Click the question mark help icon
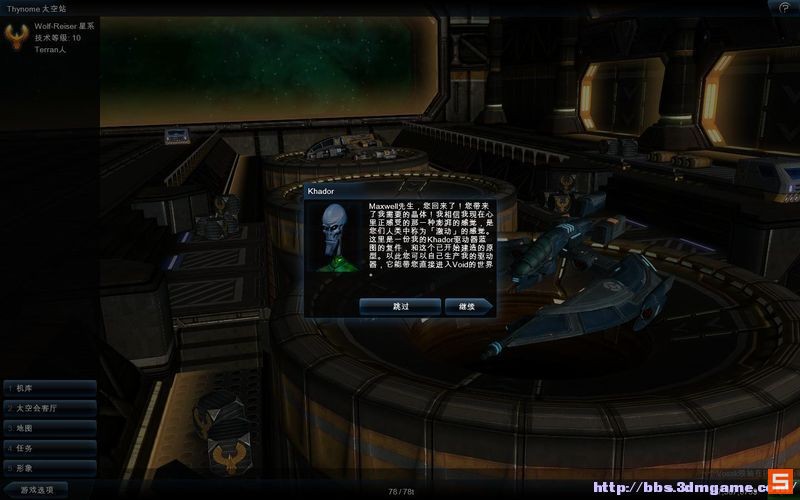The height and width of the screenshot is (500, 800). tap(784, 7)
